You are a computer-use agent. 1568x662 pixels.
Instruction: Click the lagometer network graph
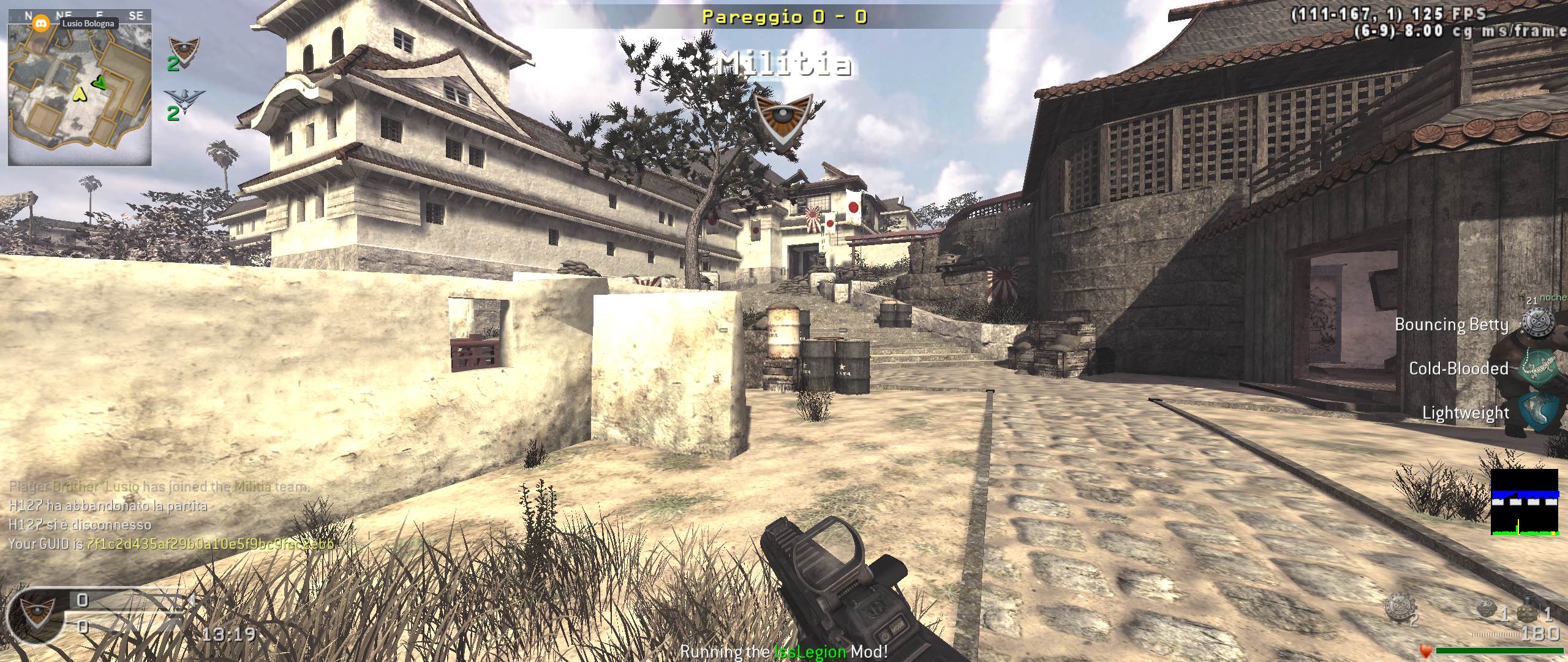click(1524, 503)
